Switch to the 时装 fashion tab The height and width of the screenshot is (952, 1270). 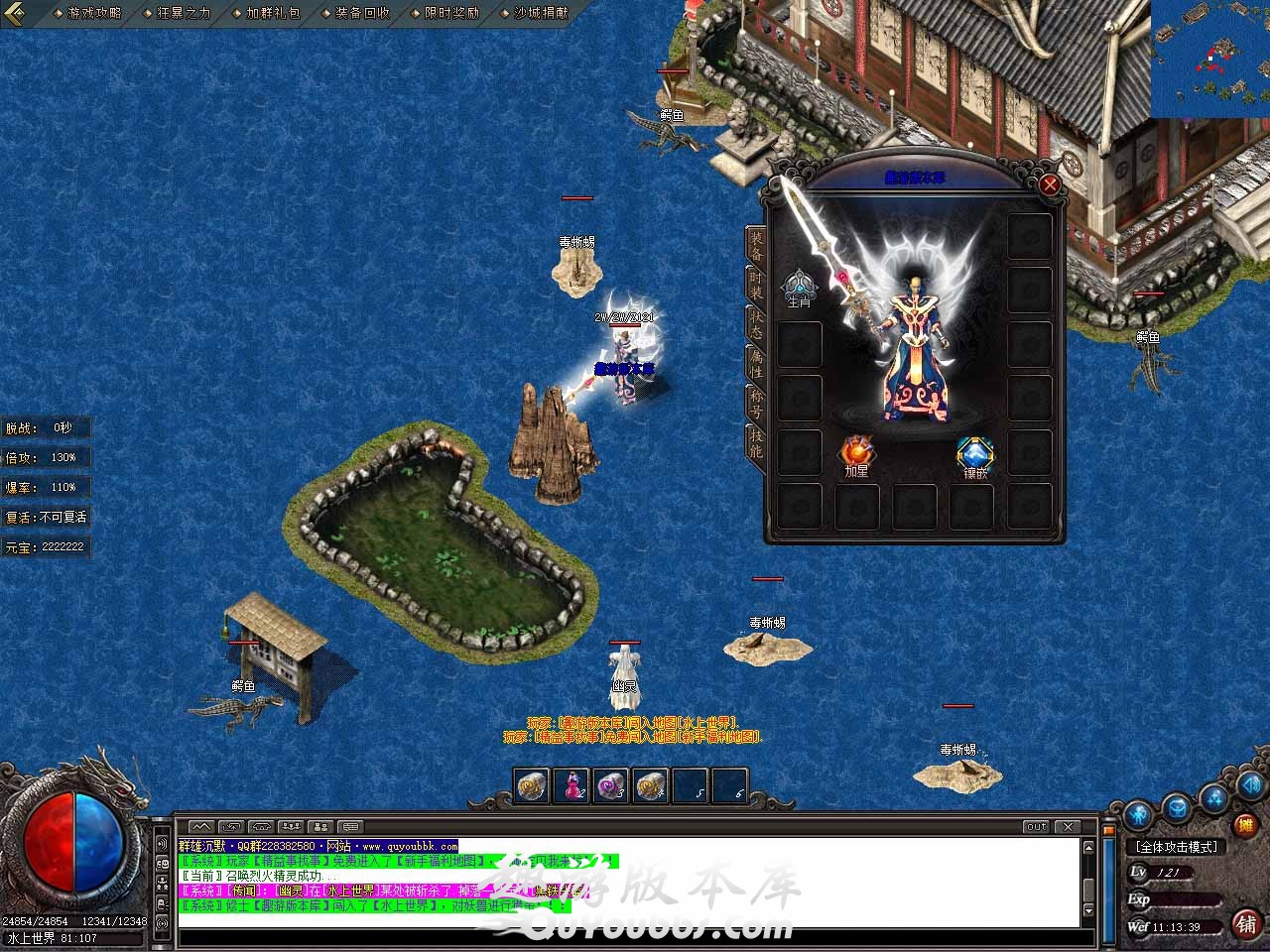point(756,285)
